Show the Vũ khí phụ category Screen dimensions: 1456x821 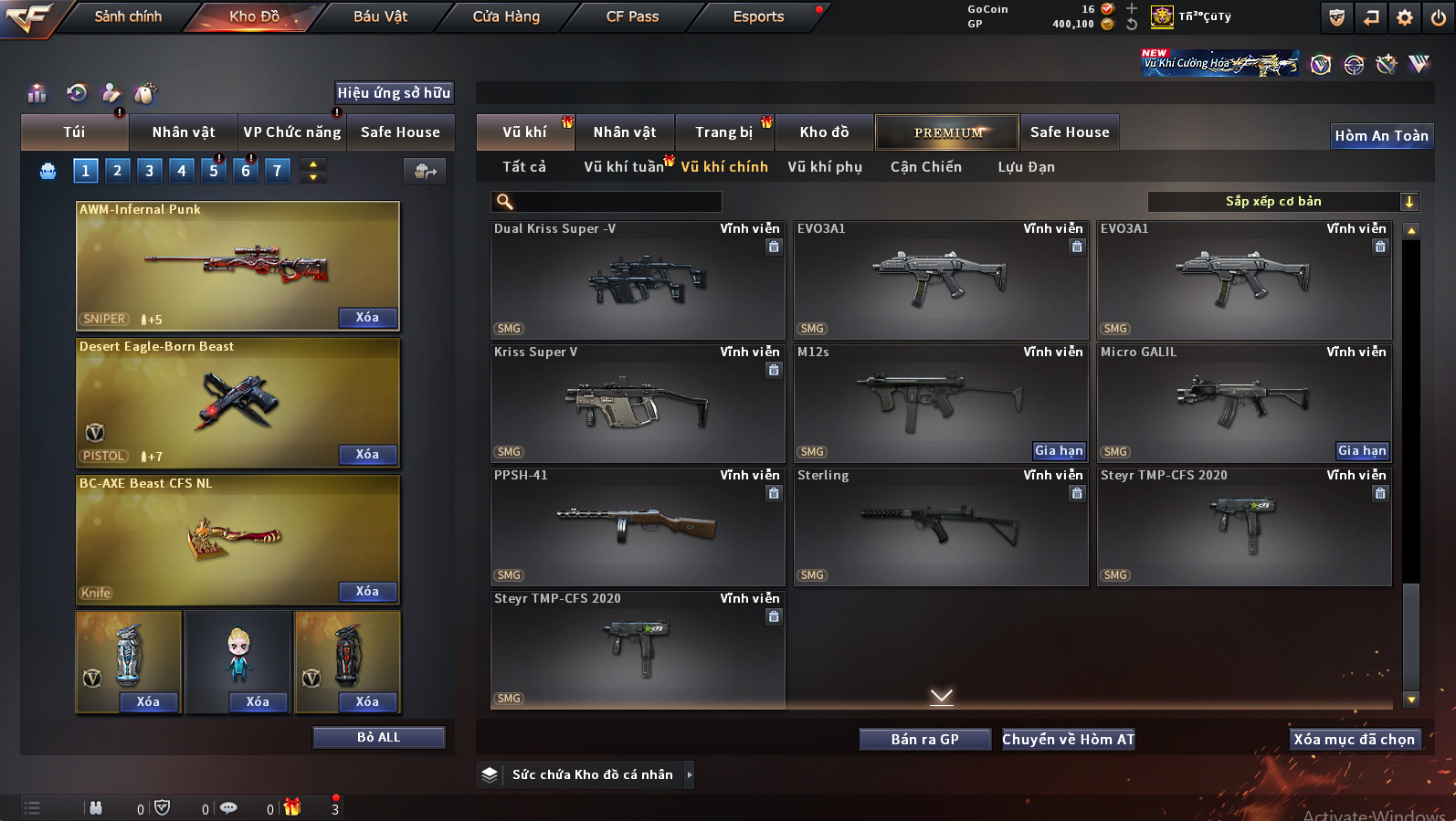825,167
